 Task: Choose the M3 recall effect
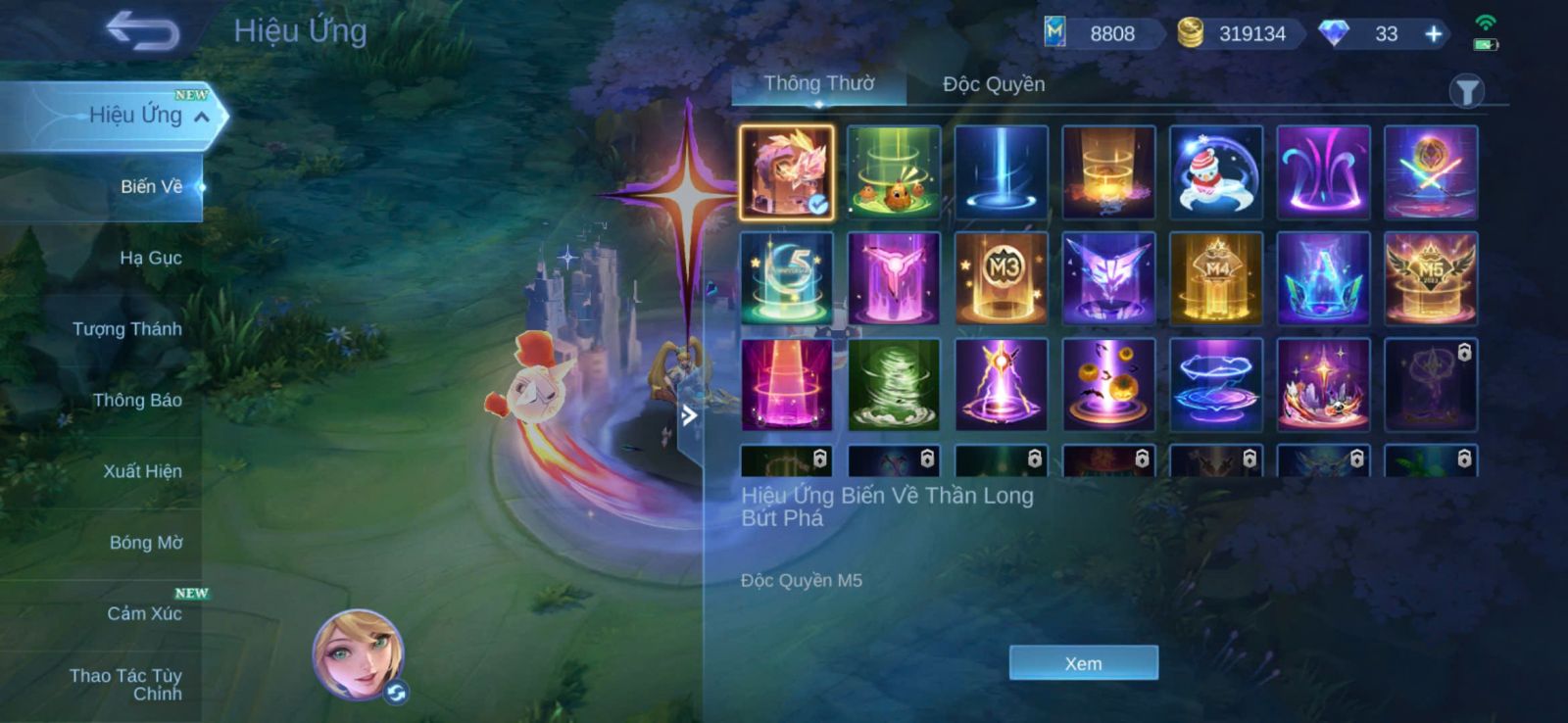tap(1001, 278)
